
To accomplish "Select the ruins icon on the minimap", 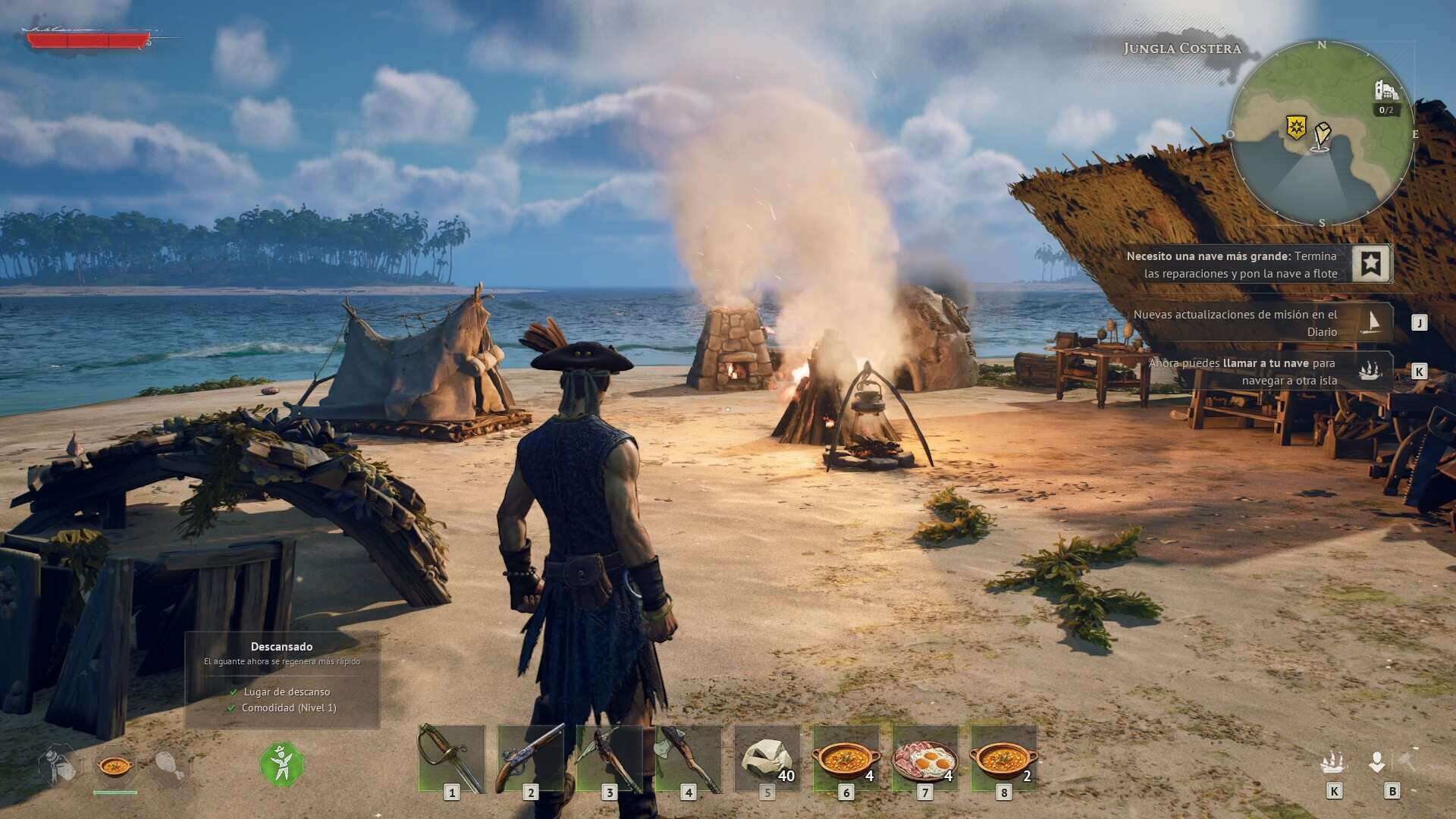I will (1386, 91).
